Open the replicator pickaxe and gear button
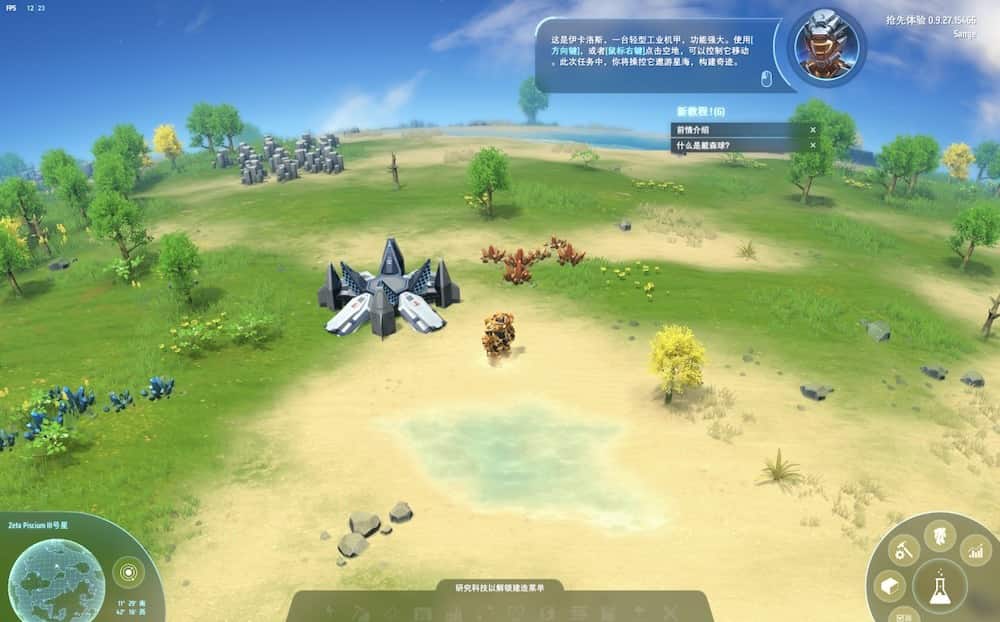The height and width of the screenshot is (622, 1000). click(904, 550)
